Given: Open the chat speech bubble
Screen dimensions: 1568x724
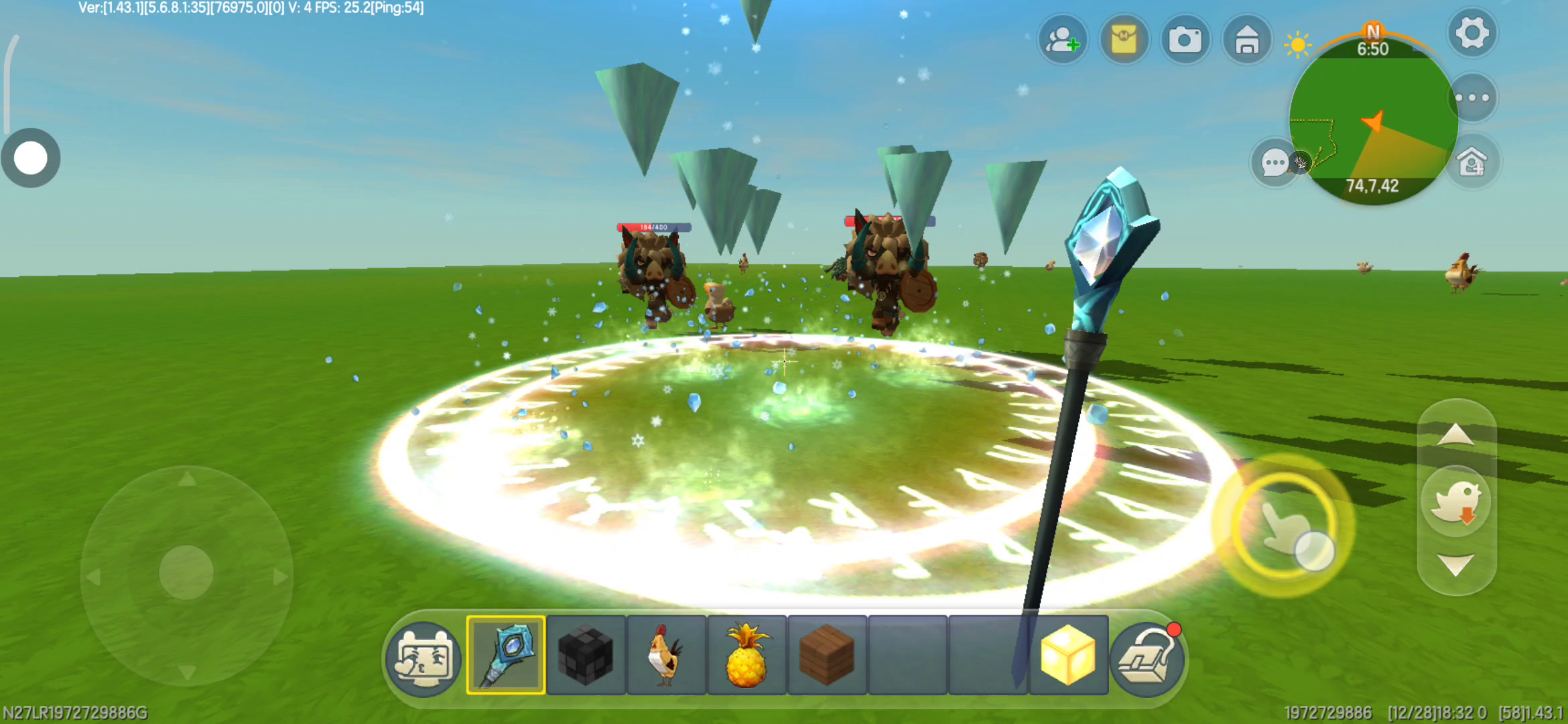Looking at the screenshot, I should click(1273, 162).
